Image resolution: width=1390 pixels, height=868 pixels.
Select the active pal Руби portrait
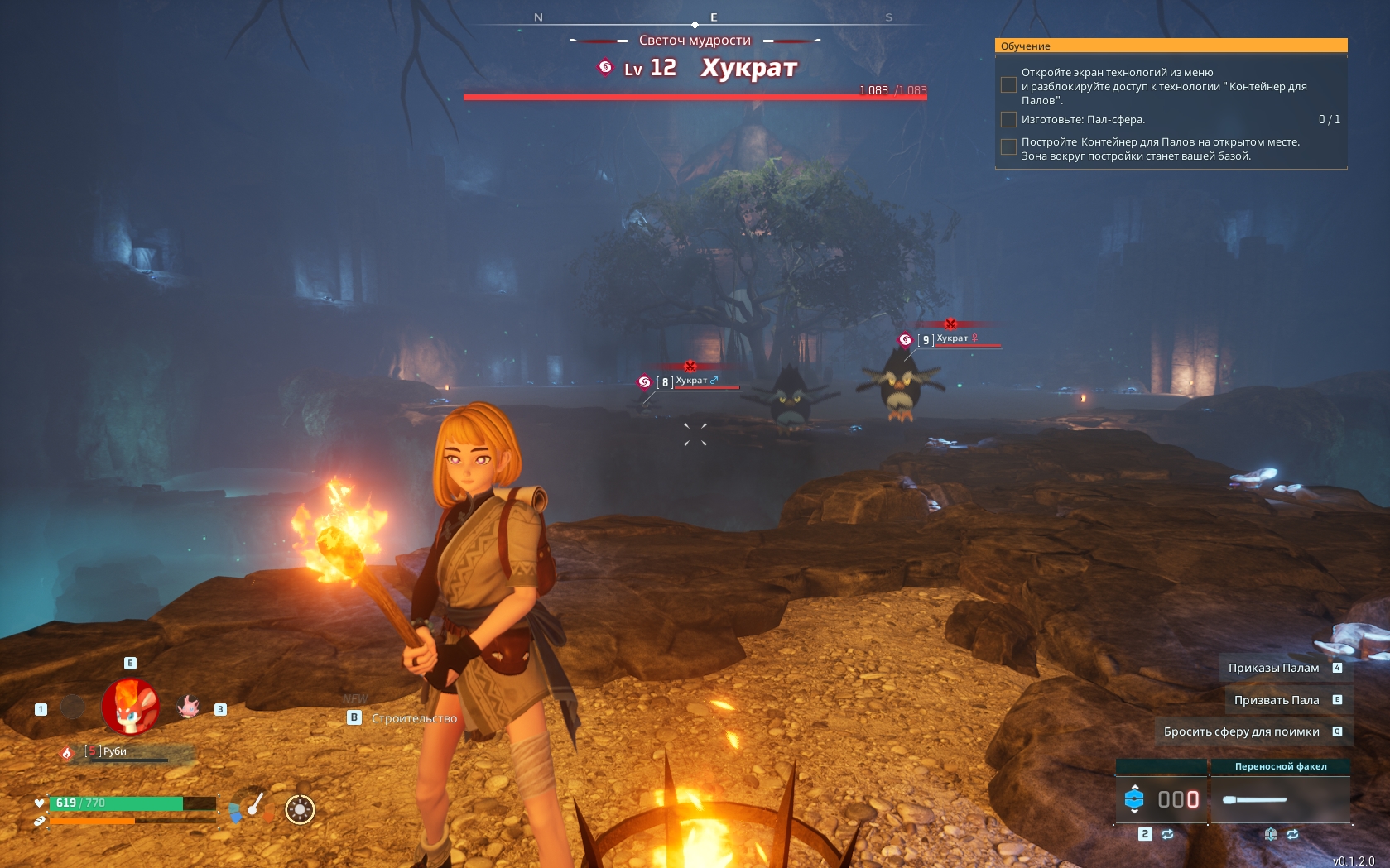tap(130, 707)
